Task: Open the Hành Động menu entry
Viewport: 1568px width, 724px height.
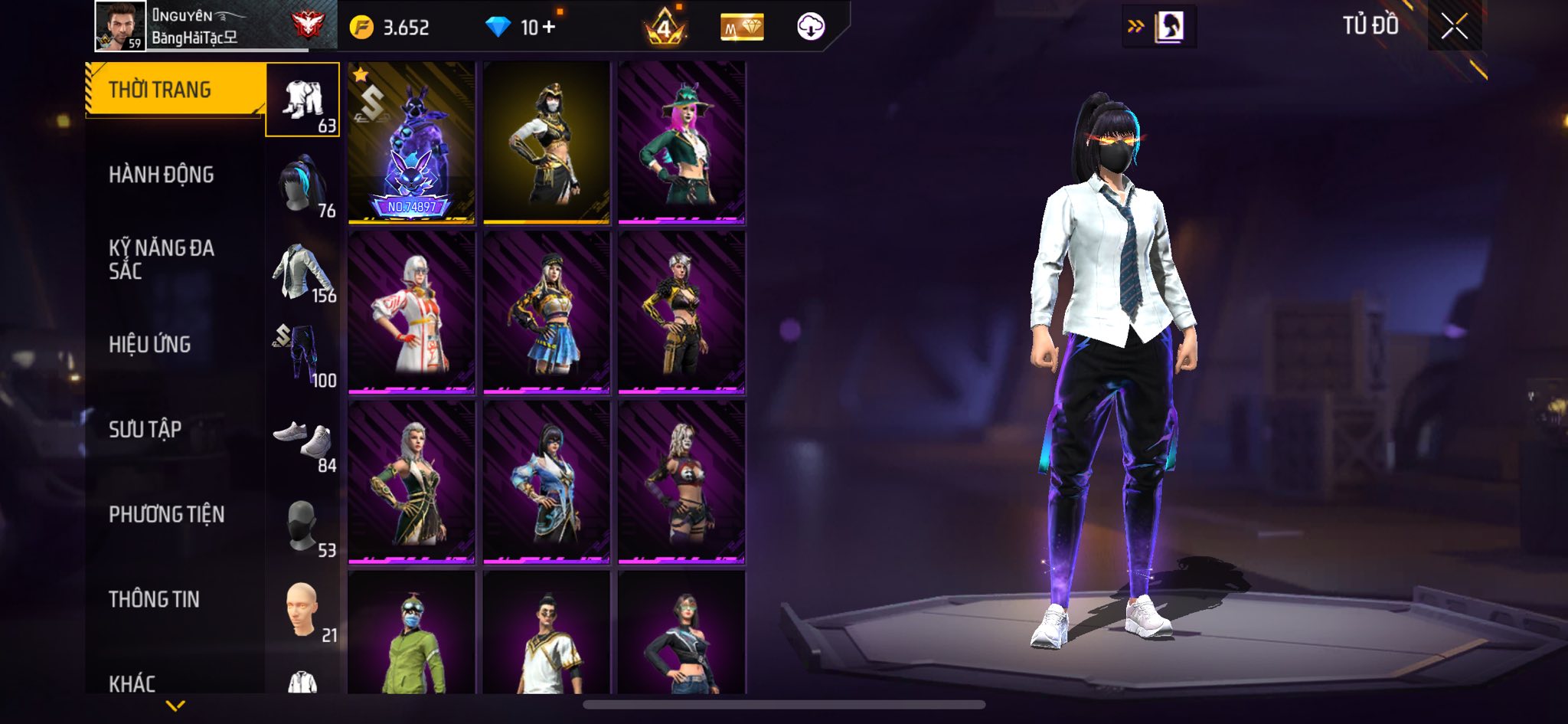Action: [161, 175]
